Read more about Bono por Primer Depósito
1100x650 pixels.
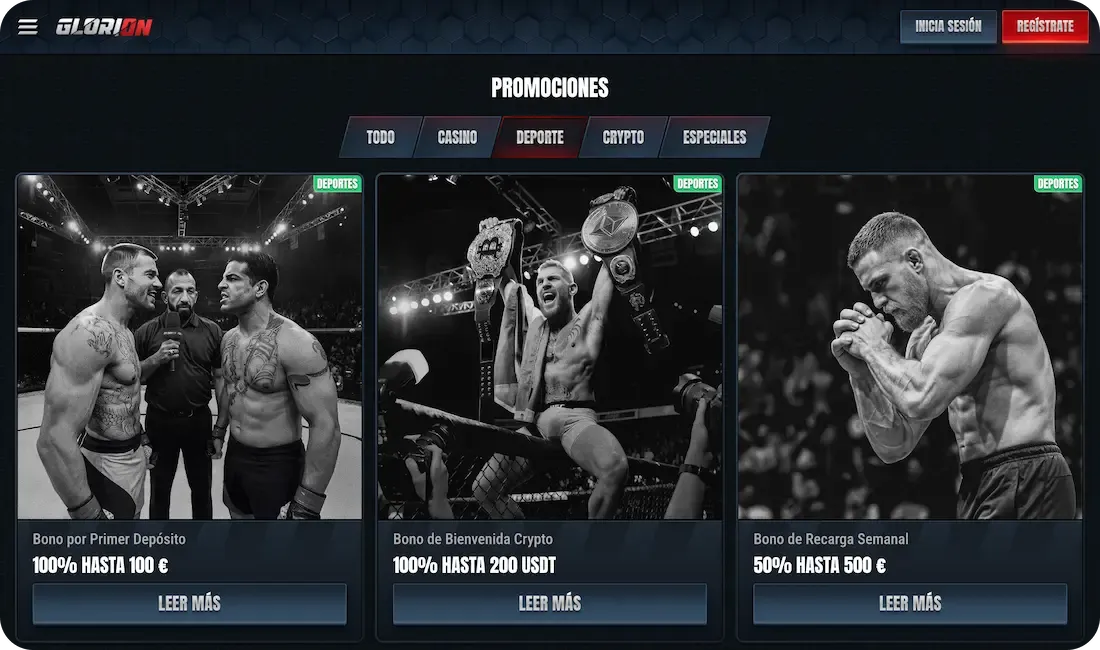click(x=190, y=604)
